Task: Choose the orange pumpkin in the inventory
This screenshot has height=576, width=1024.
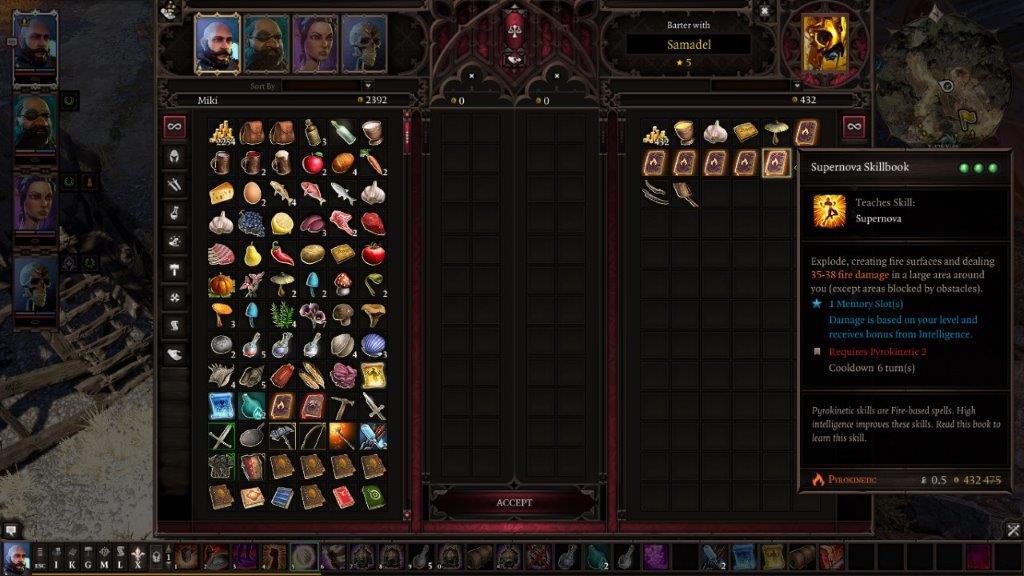Action: point(222,284)
